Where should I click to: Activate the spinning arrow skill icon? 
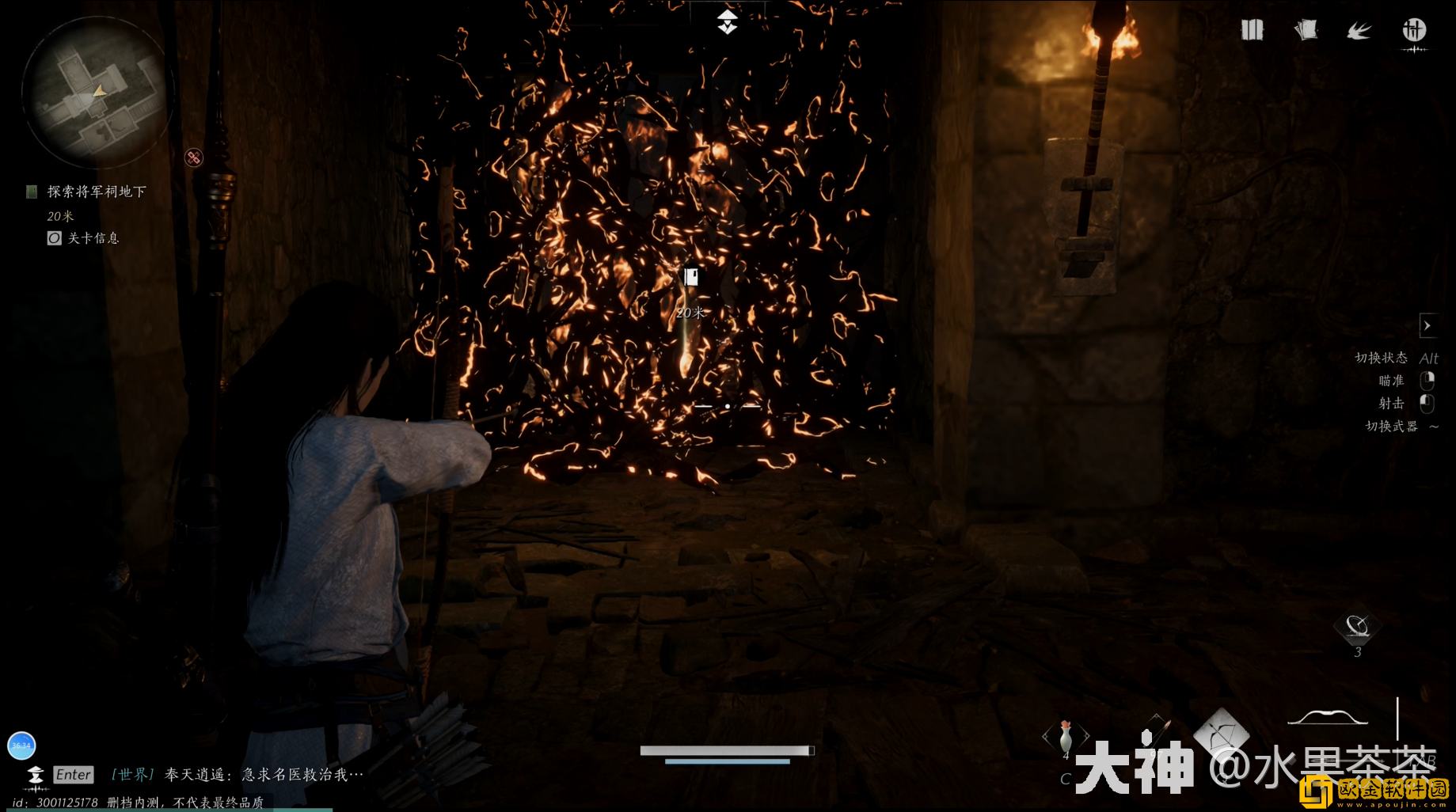coord(1357,627)
